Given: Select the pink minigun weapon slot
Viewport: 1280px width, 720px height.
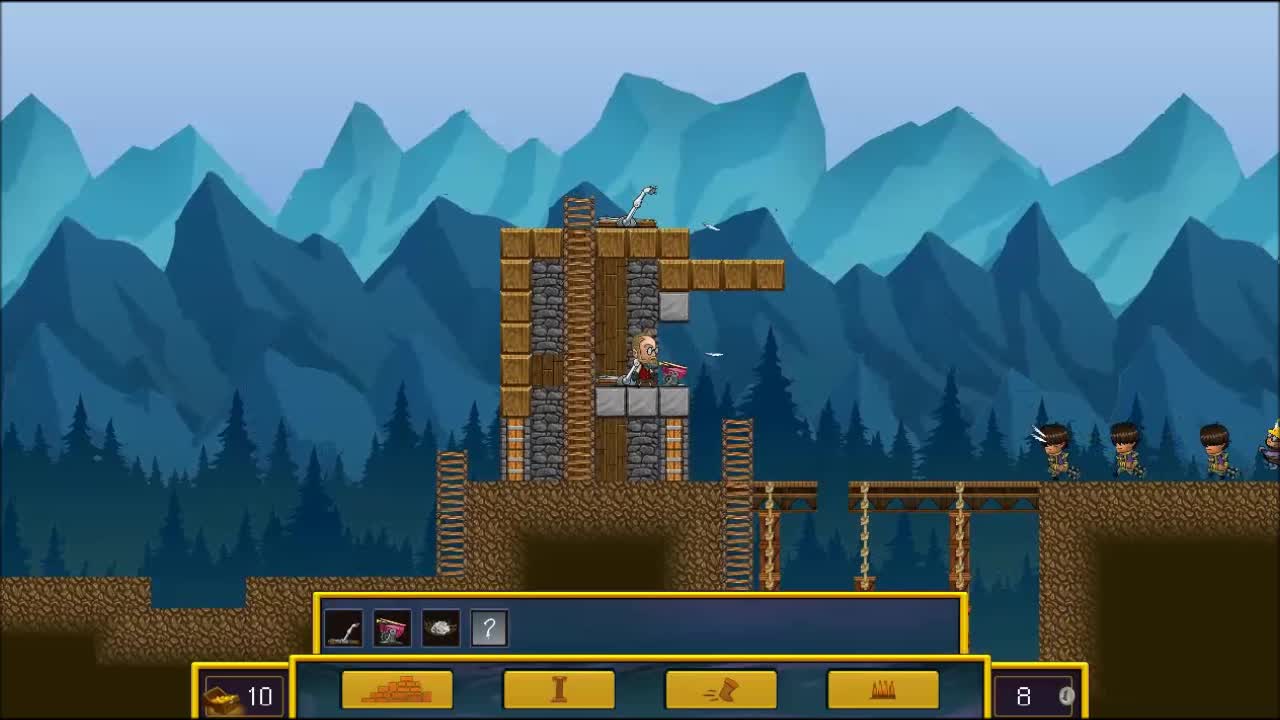Looking at the screenshot, I should tap(391, 628).
